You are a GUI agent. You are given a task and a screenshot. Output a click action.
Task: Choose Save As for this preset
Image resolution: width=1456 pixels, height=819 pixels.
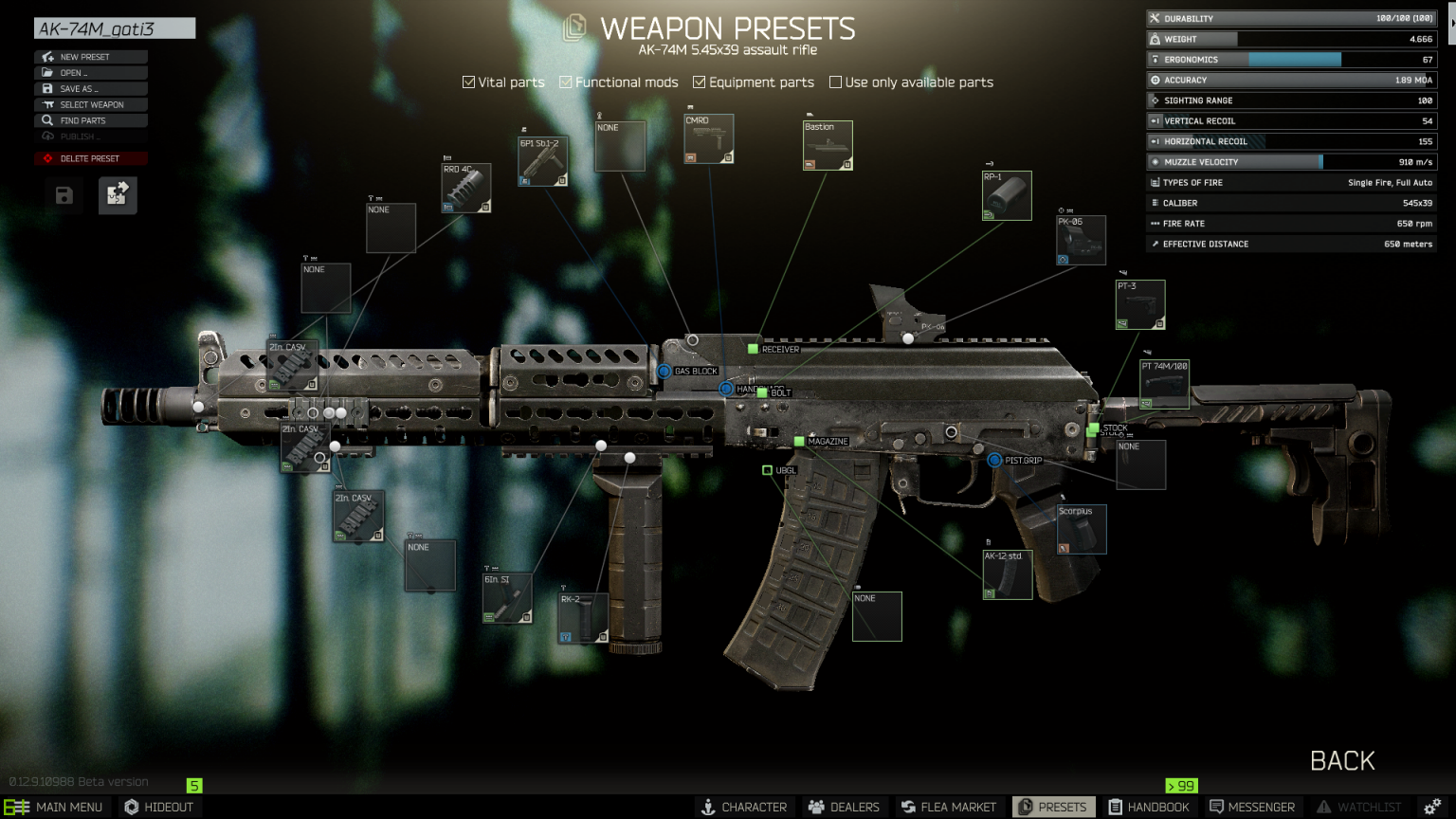point(91,89)
